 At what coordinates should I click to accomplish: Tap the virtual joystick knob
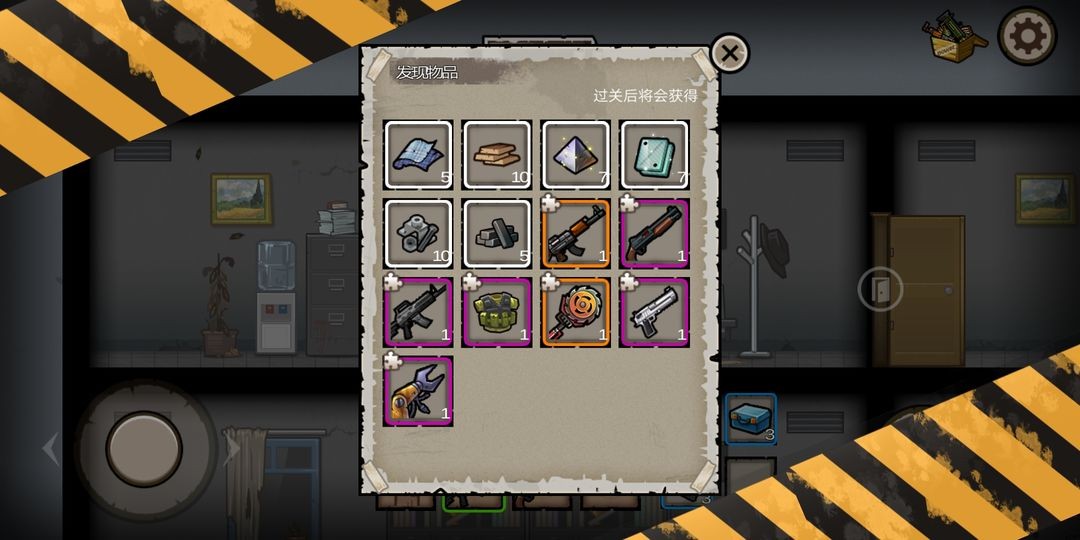144,449
